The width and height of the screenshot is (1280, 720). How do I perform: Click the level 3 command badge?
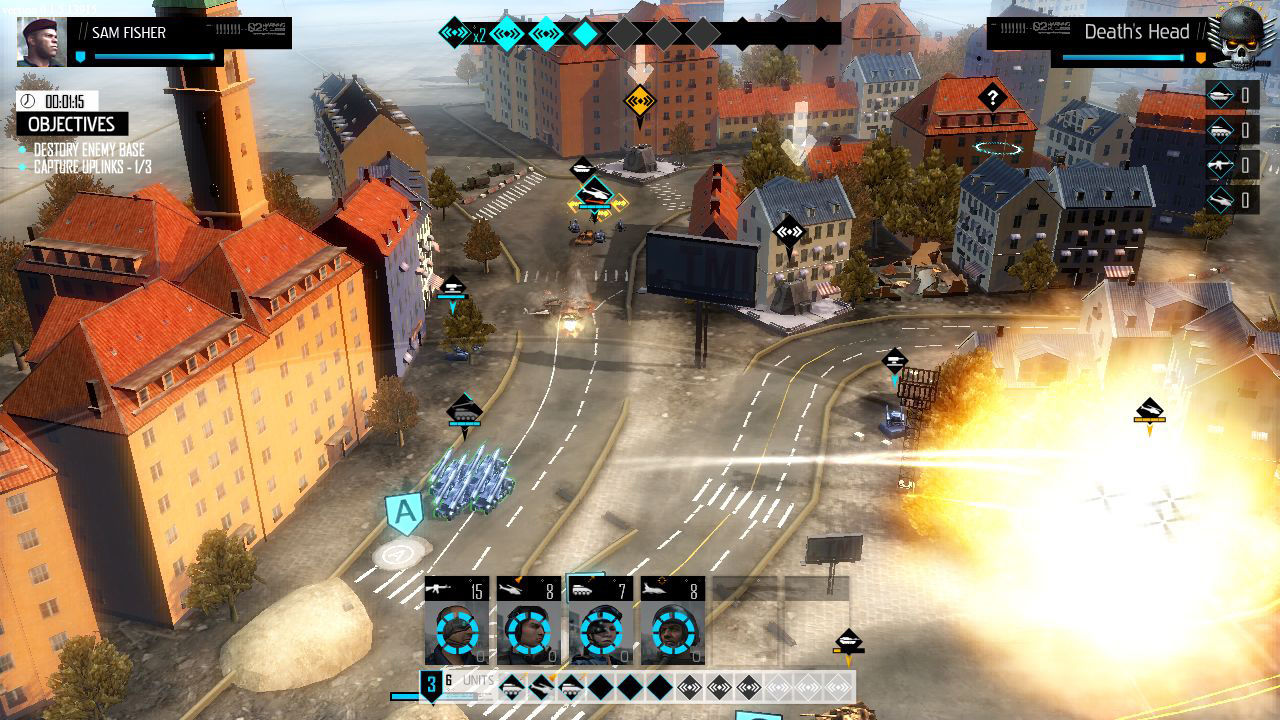click(431, 685)
